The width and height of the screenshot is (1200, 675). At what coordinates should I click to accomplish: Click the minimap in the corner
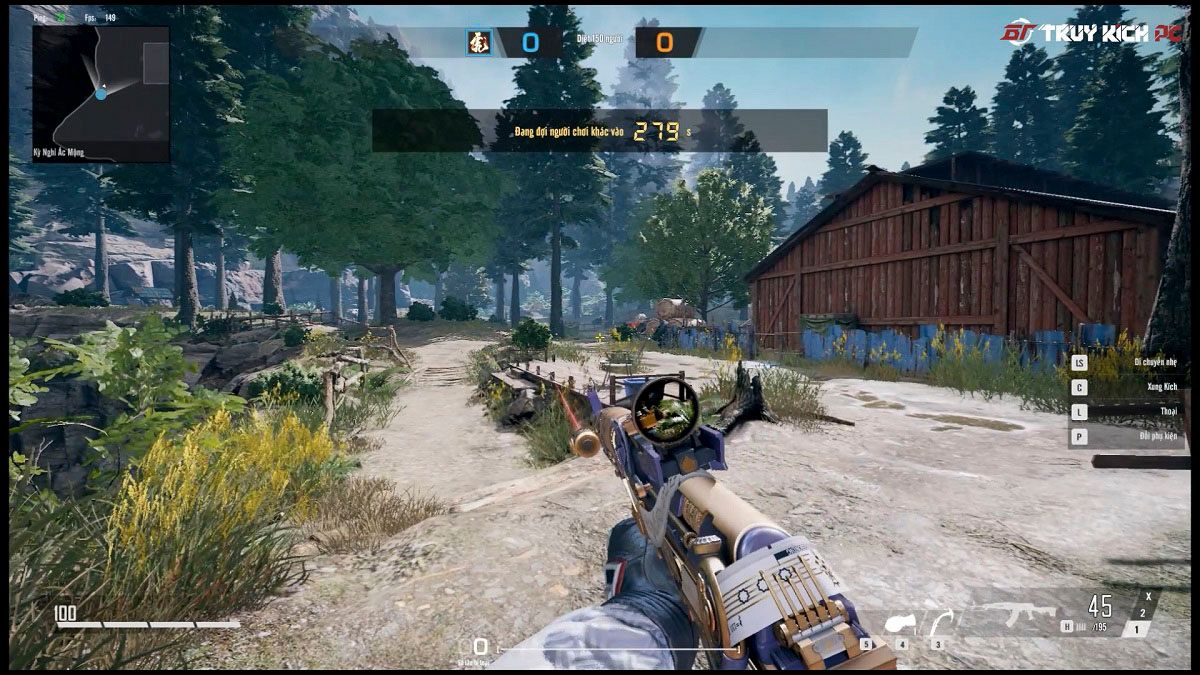(x=101, y=94)
